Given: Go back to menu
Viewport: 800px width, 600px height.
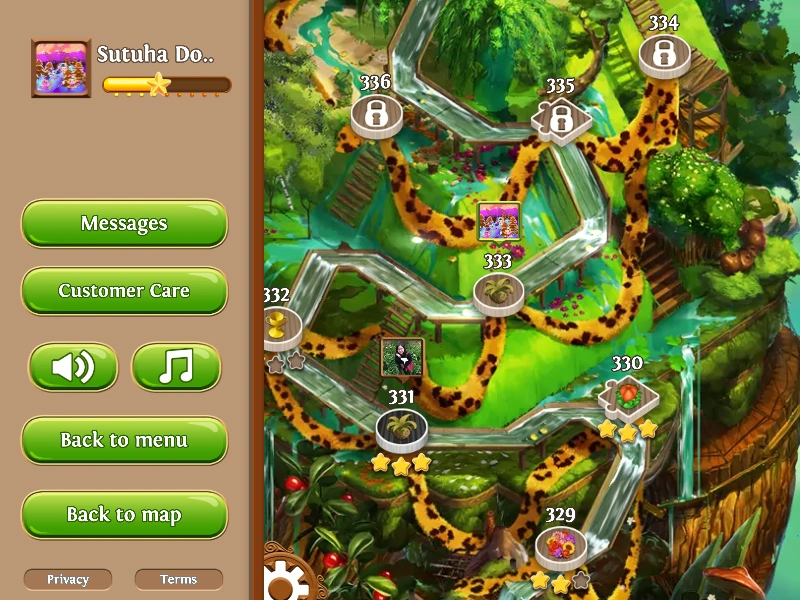Looking at the screenshot, I should (x=124, y=440).
